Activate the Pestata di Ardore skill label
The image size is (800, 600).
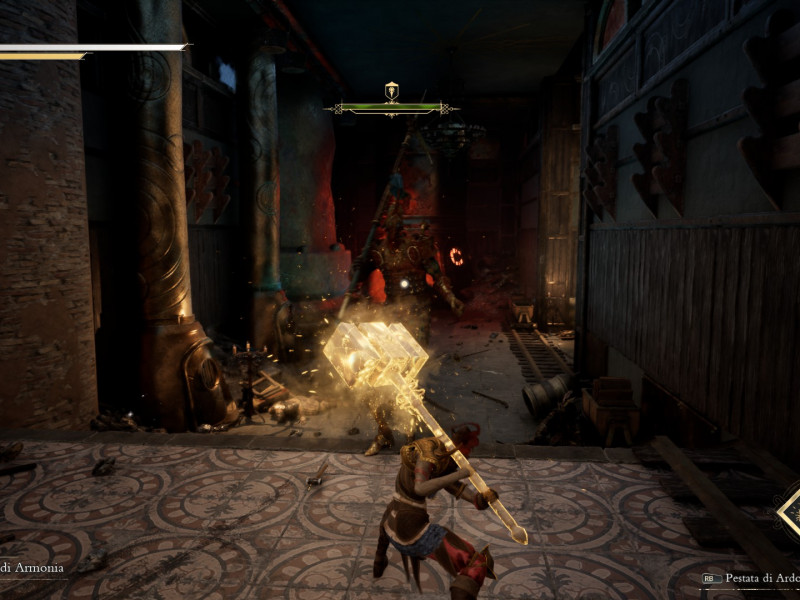[762, 578]
